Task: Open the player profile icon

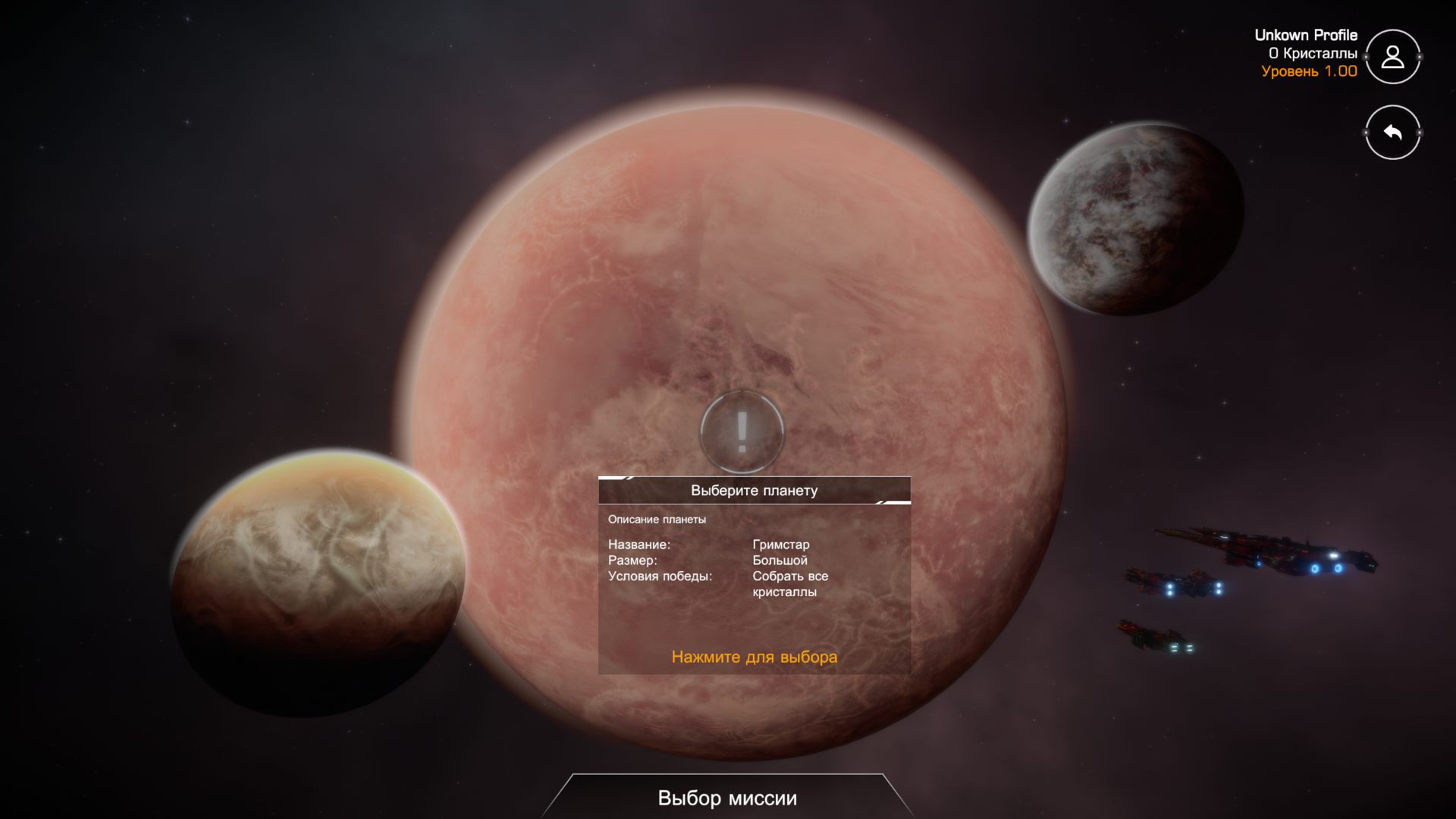Action: click(1392, 57)
